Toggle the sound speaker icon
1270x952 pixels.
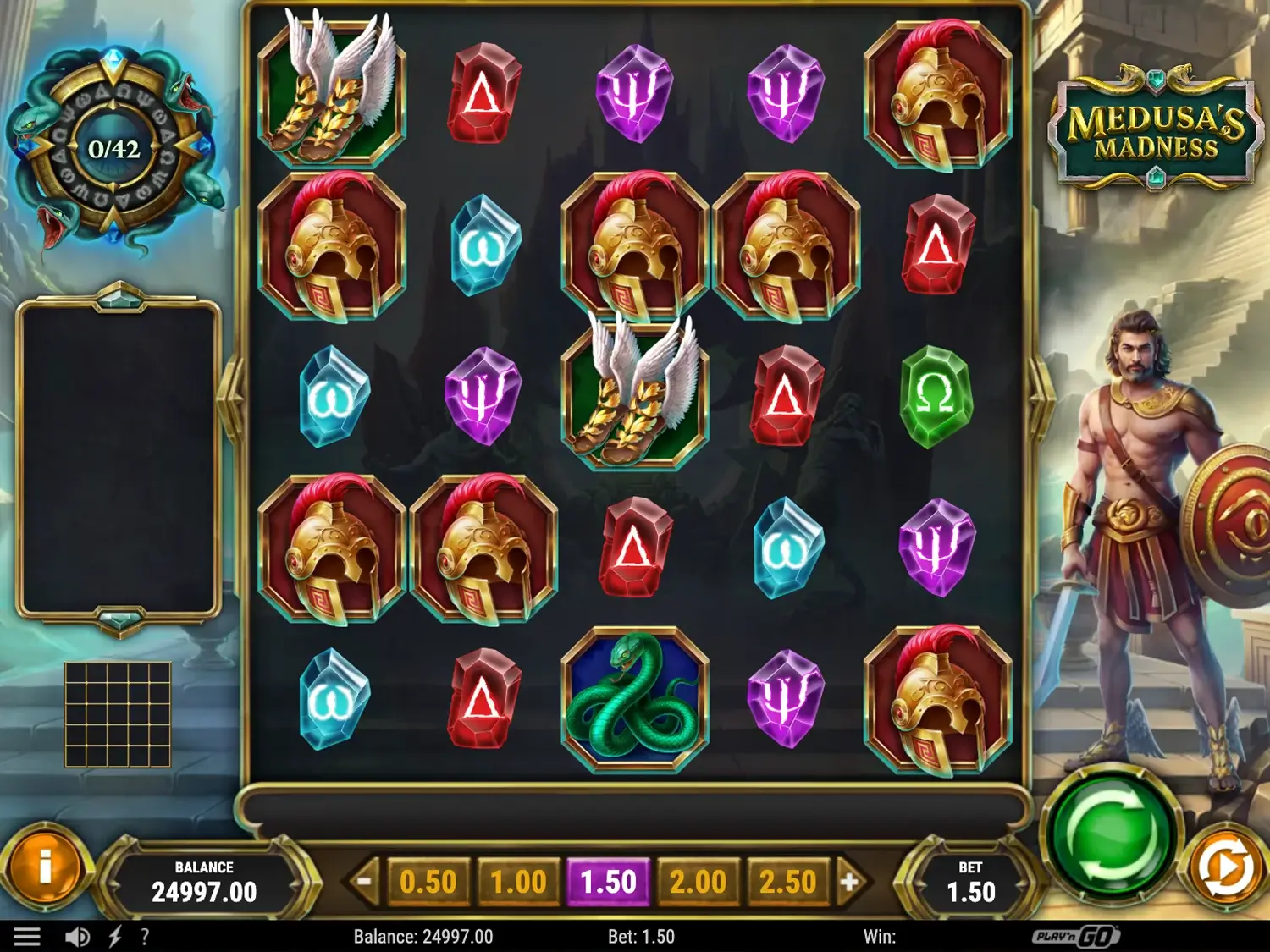pos(77,937)
